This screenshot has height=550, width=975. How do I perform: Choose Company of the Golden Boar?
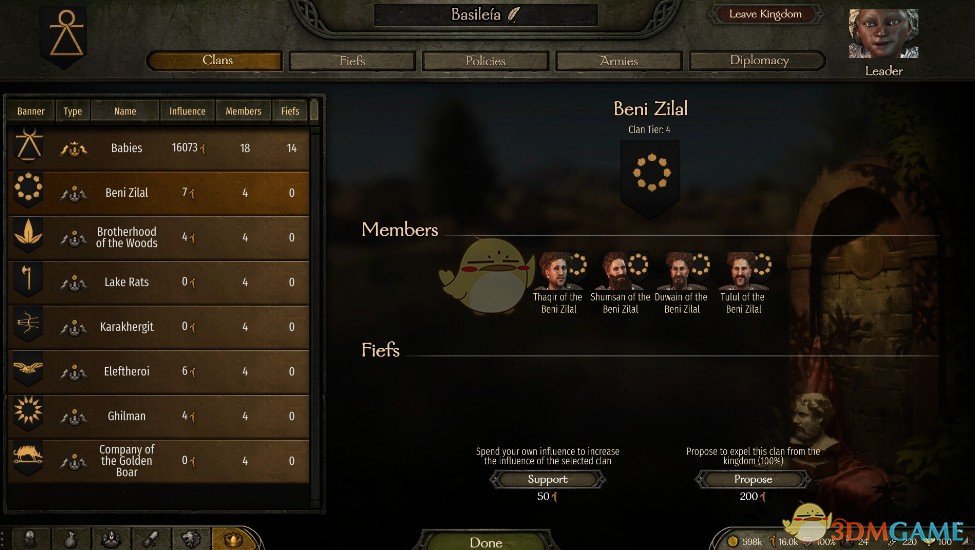(160, 460)
